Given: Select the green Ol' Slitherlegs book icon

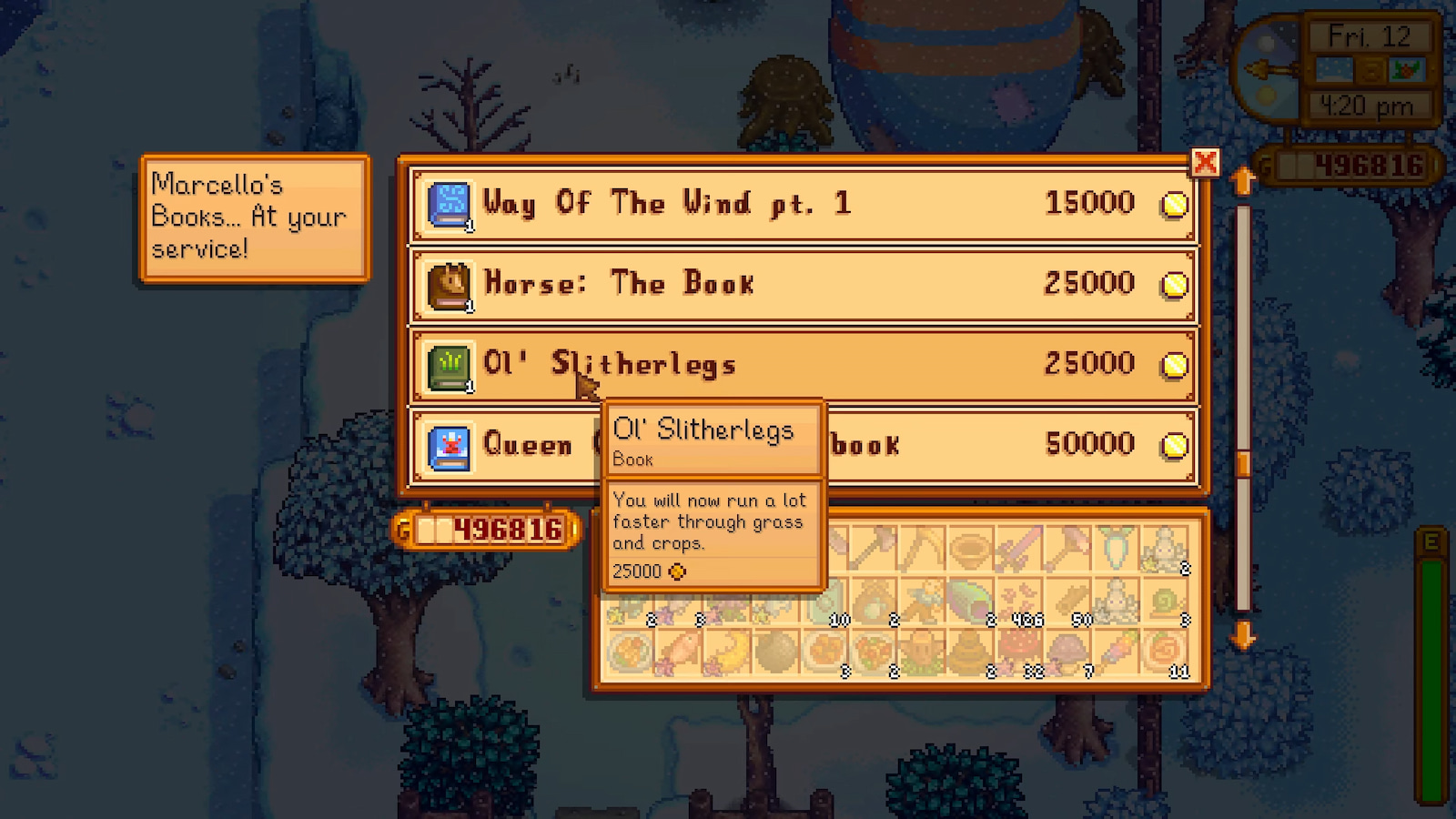Looking at the screenshot, I should pyautogui.click(x=450, y=363).
